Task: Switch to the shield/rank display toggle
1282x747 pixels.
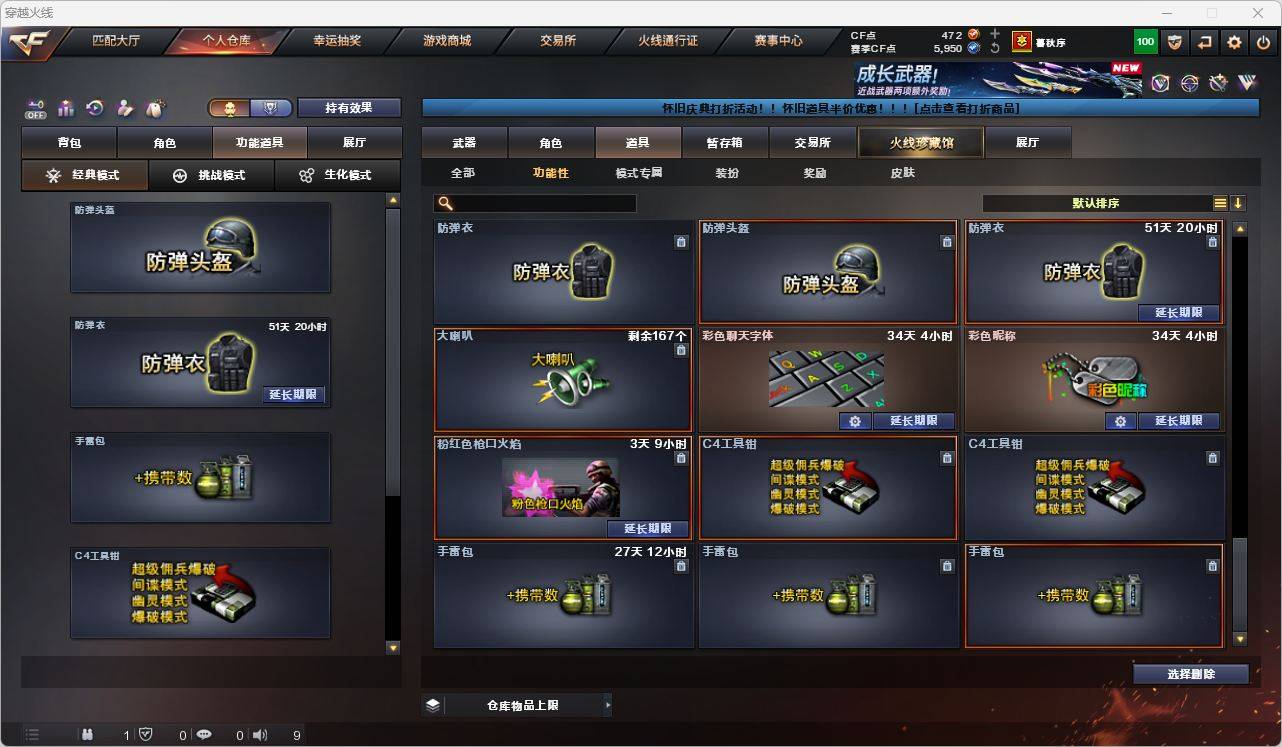Action: [271, 108]
